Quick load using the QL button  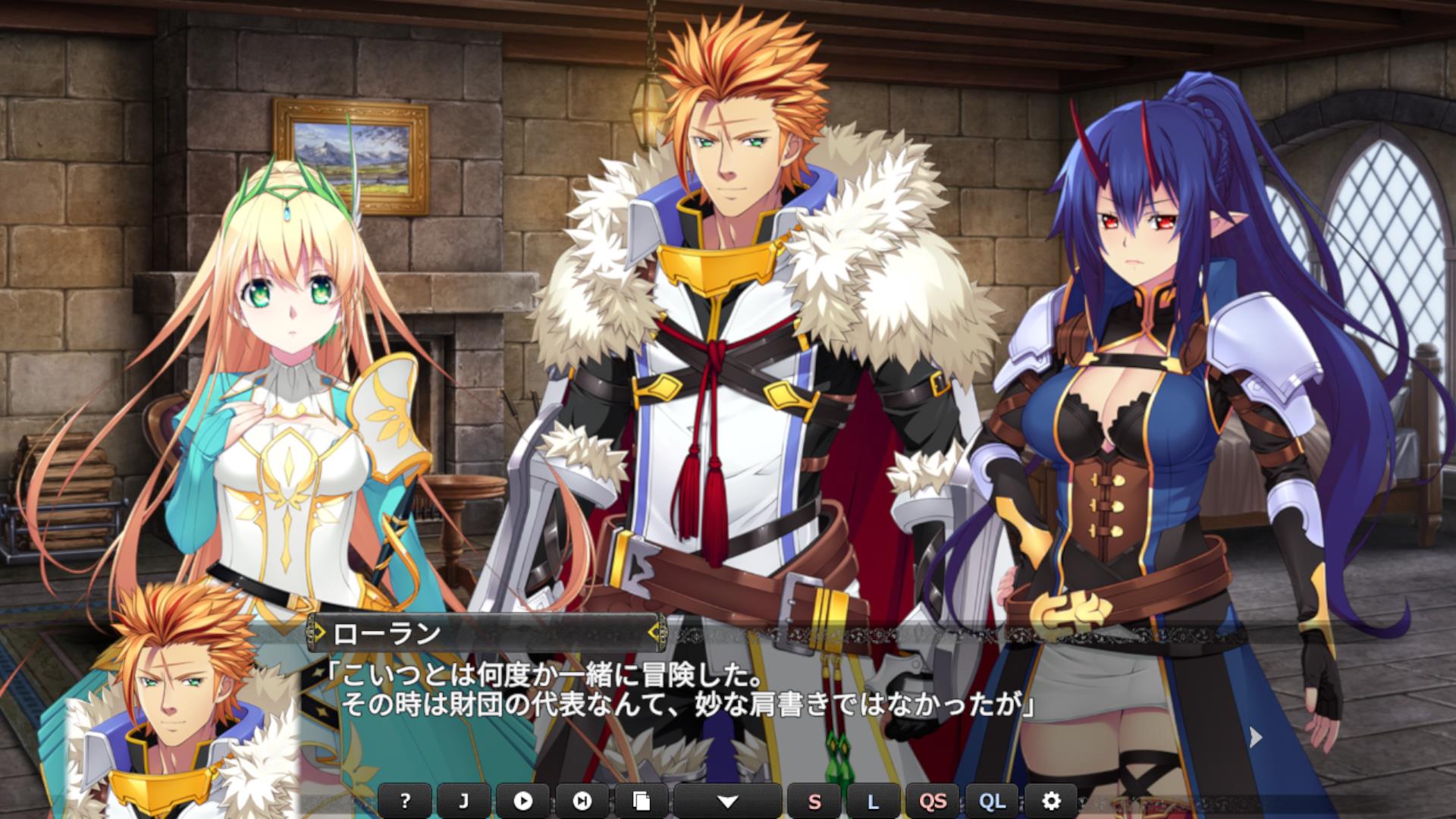click(992, 801)
